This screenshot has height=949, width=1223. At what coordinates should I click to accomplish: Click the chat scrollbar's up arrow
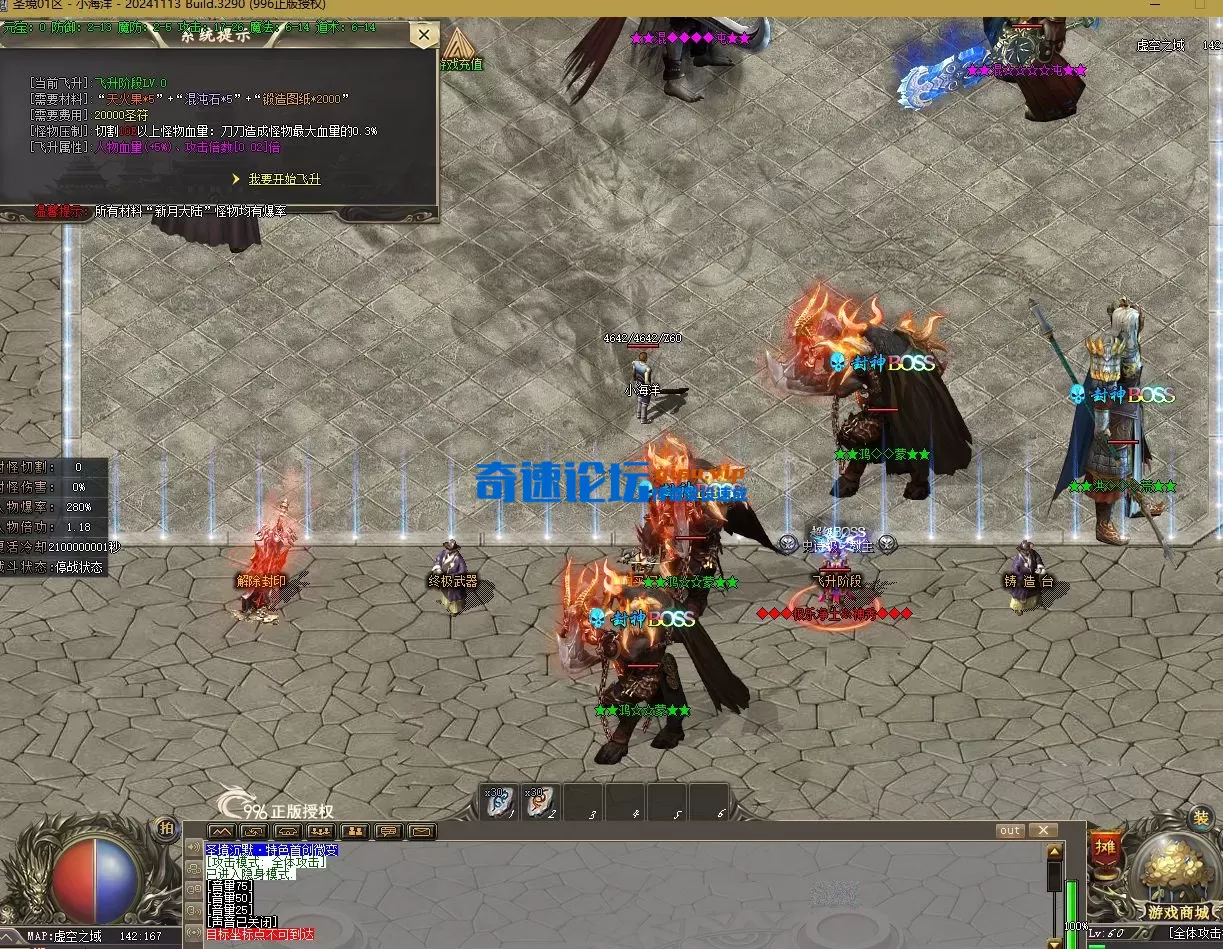1054,852
